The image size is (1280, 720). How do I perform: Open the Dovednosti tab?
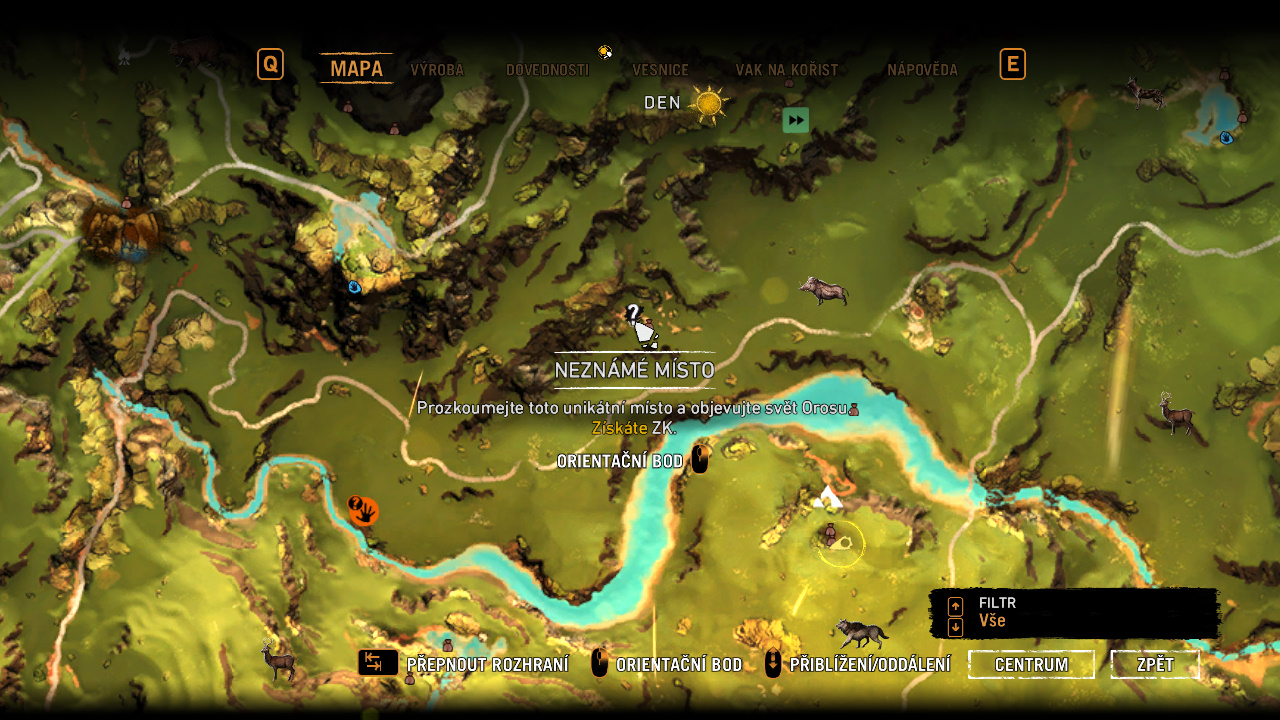(x=547, y=70)
